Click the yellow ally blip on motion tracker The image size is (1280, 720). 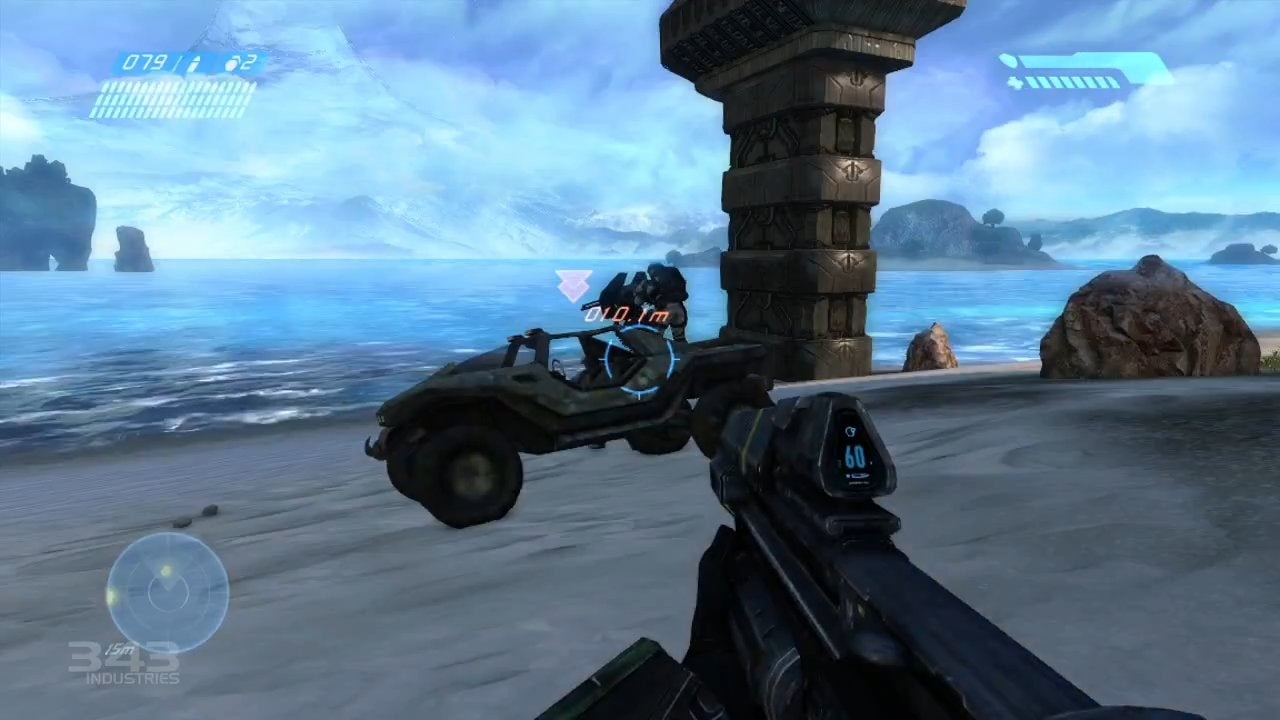click(166, 570)
